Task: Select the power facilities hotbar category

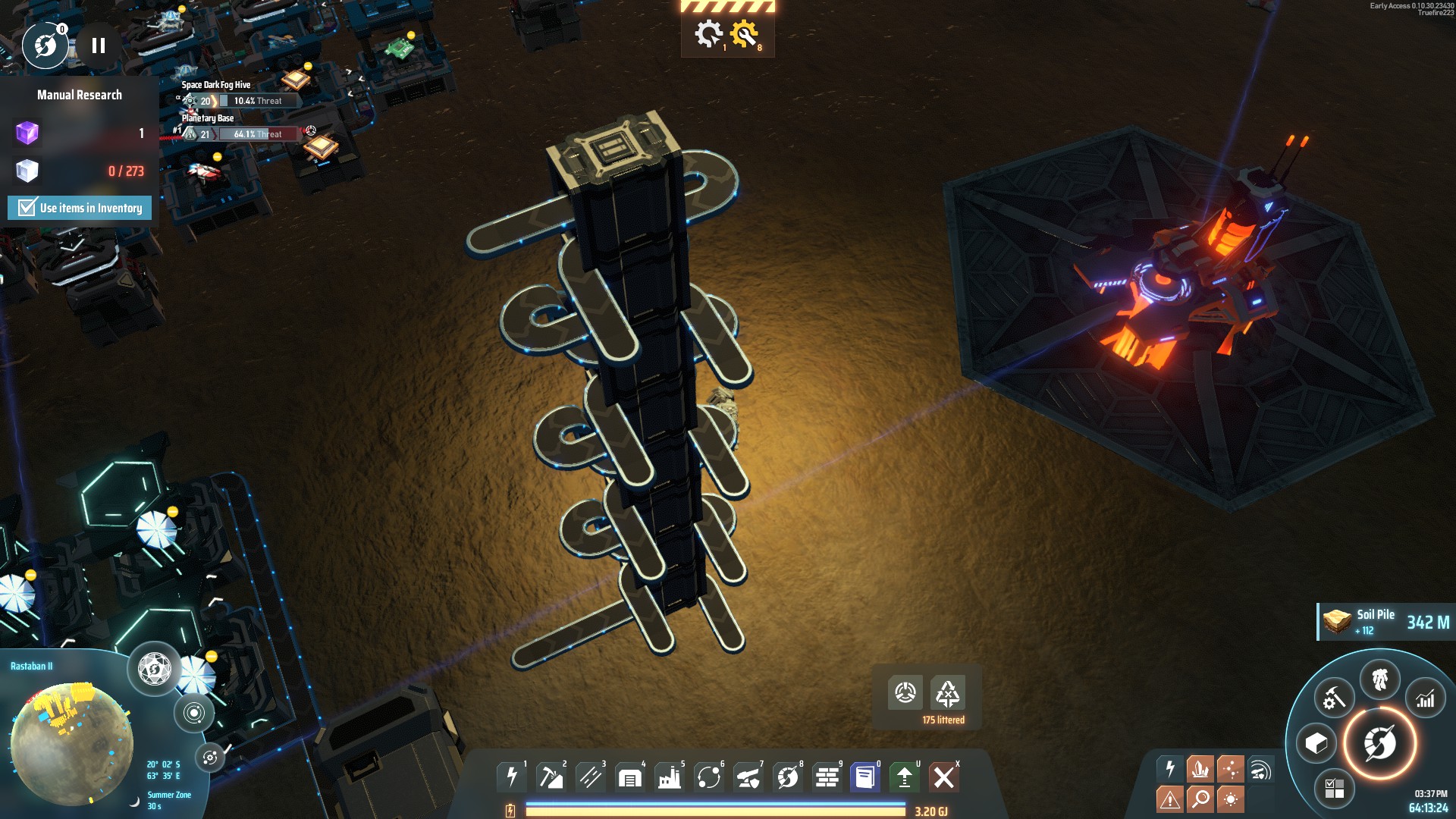Action: 512,777
